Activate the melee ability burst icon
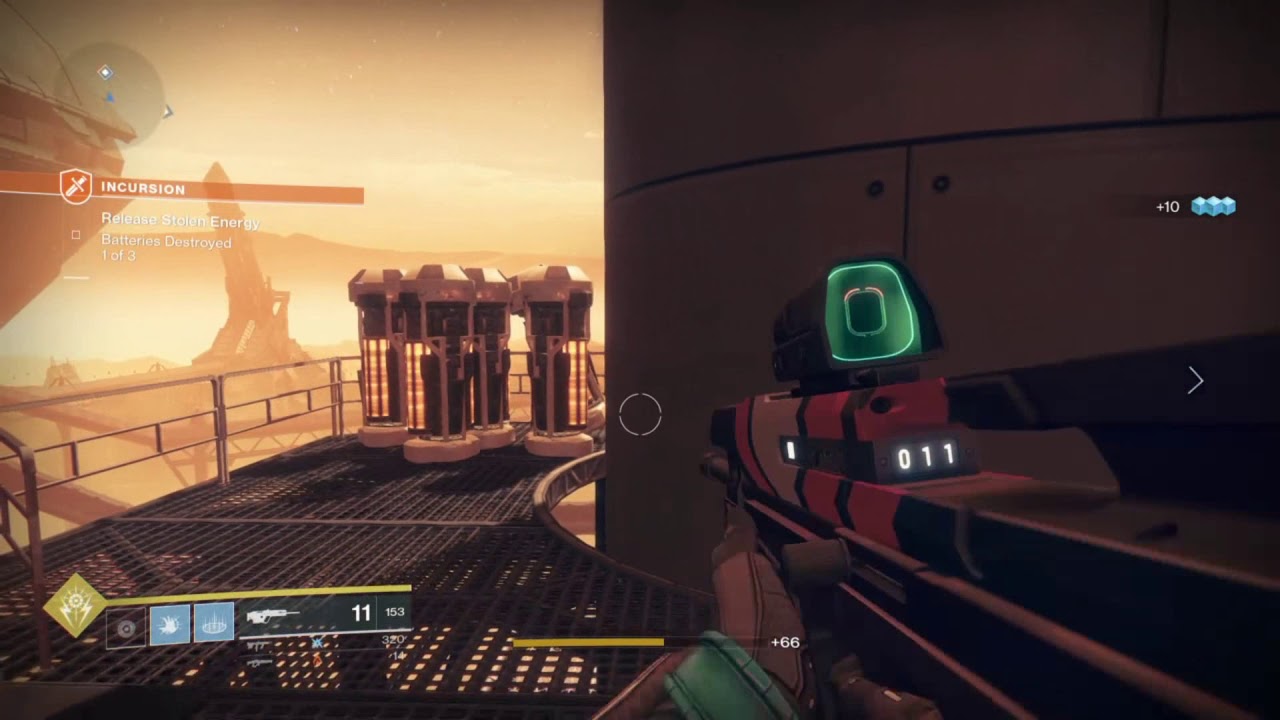The width and height of the screenshot is (1280, 720). tap(170, 623)
